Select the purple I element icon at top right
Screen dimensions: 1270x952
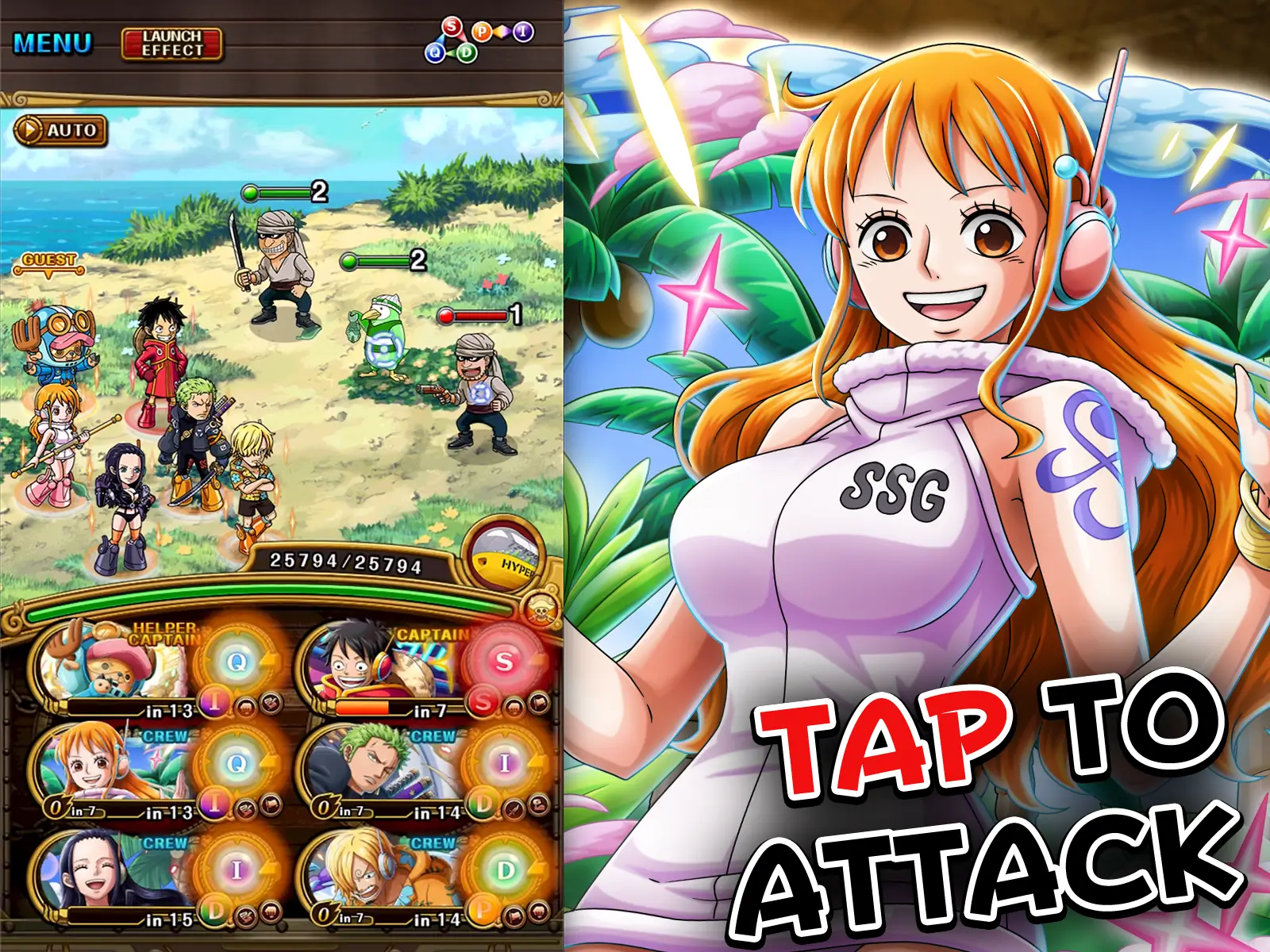[x=524, y=32]
